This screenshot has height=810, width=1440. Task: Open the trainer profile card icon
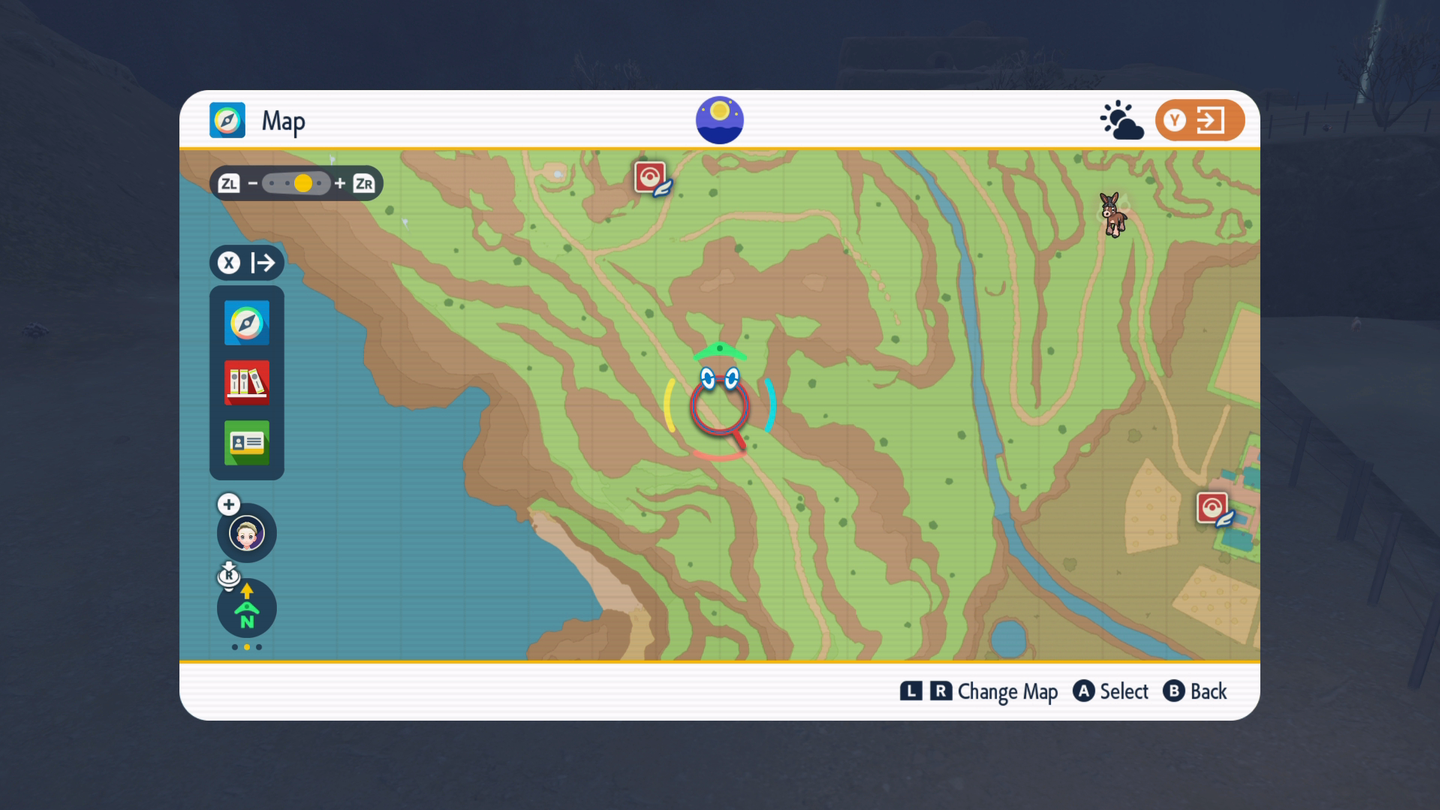tap(247, 442)
